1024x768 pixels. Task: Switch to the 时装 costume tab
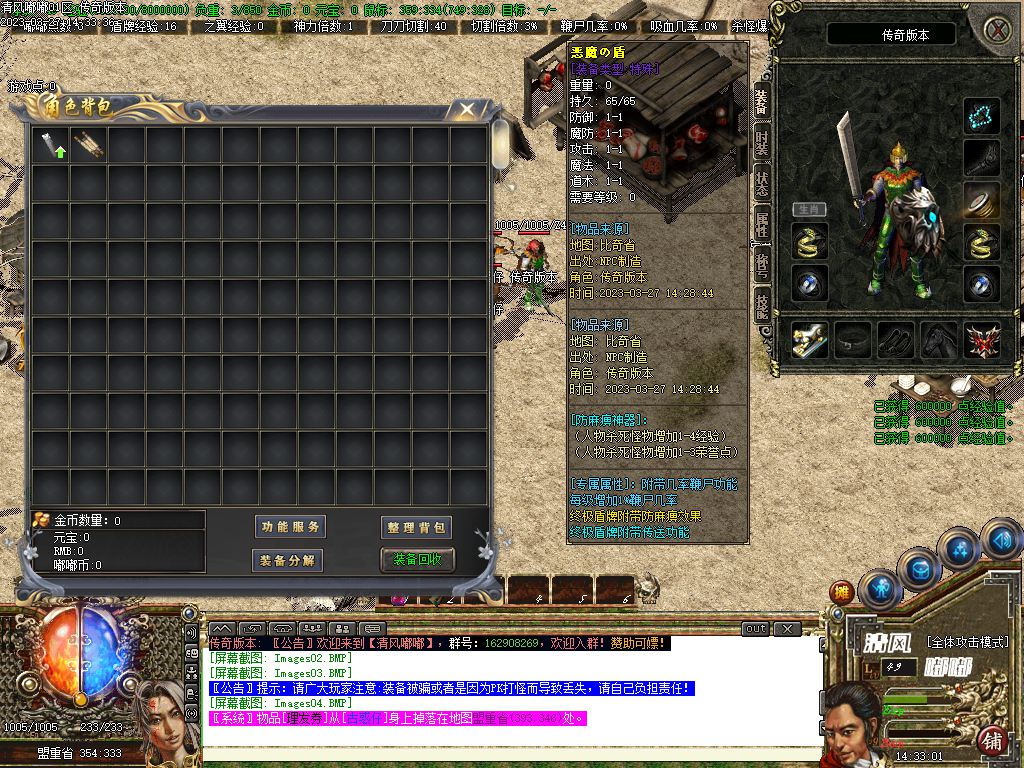point(762,143)
